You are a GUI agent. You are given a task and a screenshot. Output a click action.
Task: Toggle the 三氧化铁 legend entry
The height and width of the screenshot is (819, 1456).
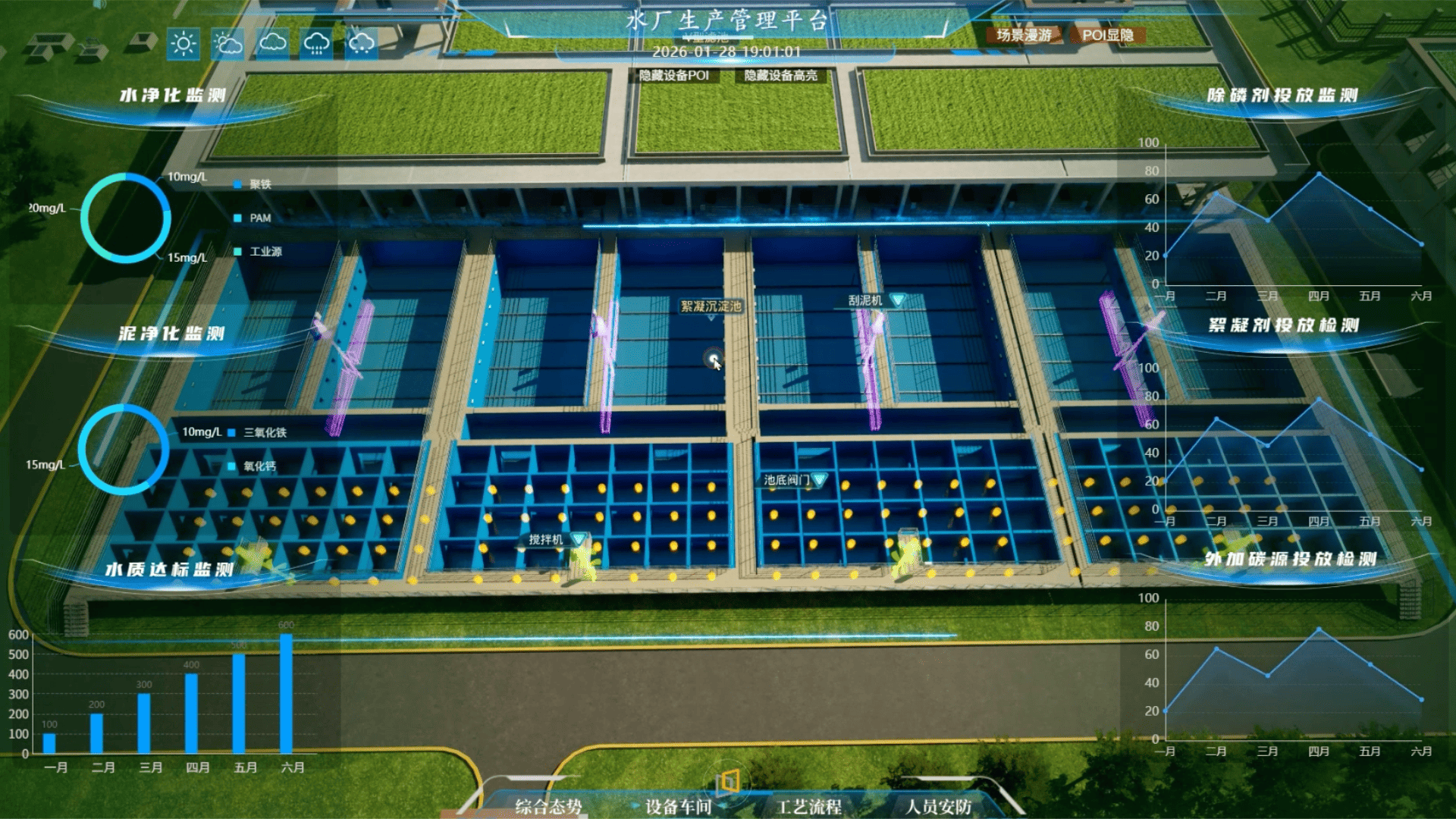point(258,433)
